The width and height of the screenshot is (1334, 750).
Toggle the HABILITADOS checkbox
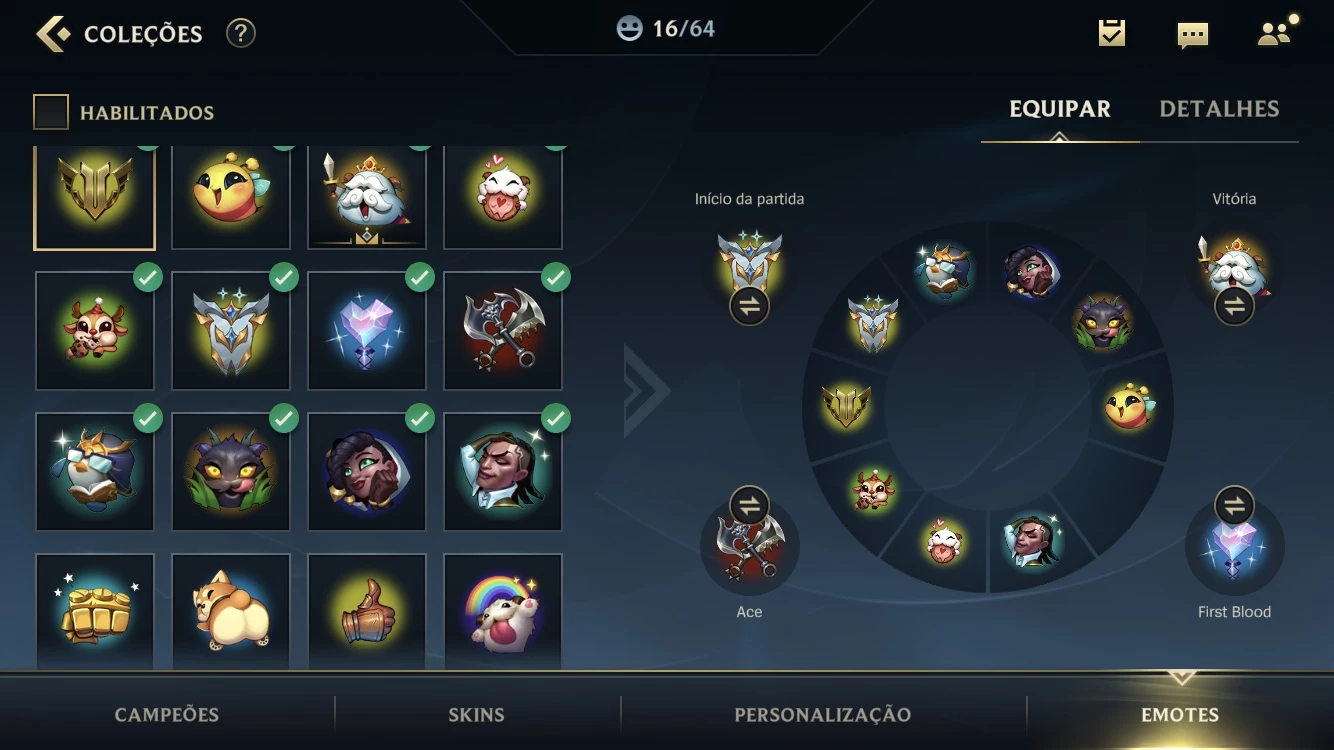point(50,111)
